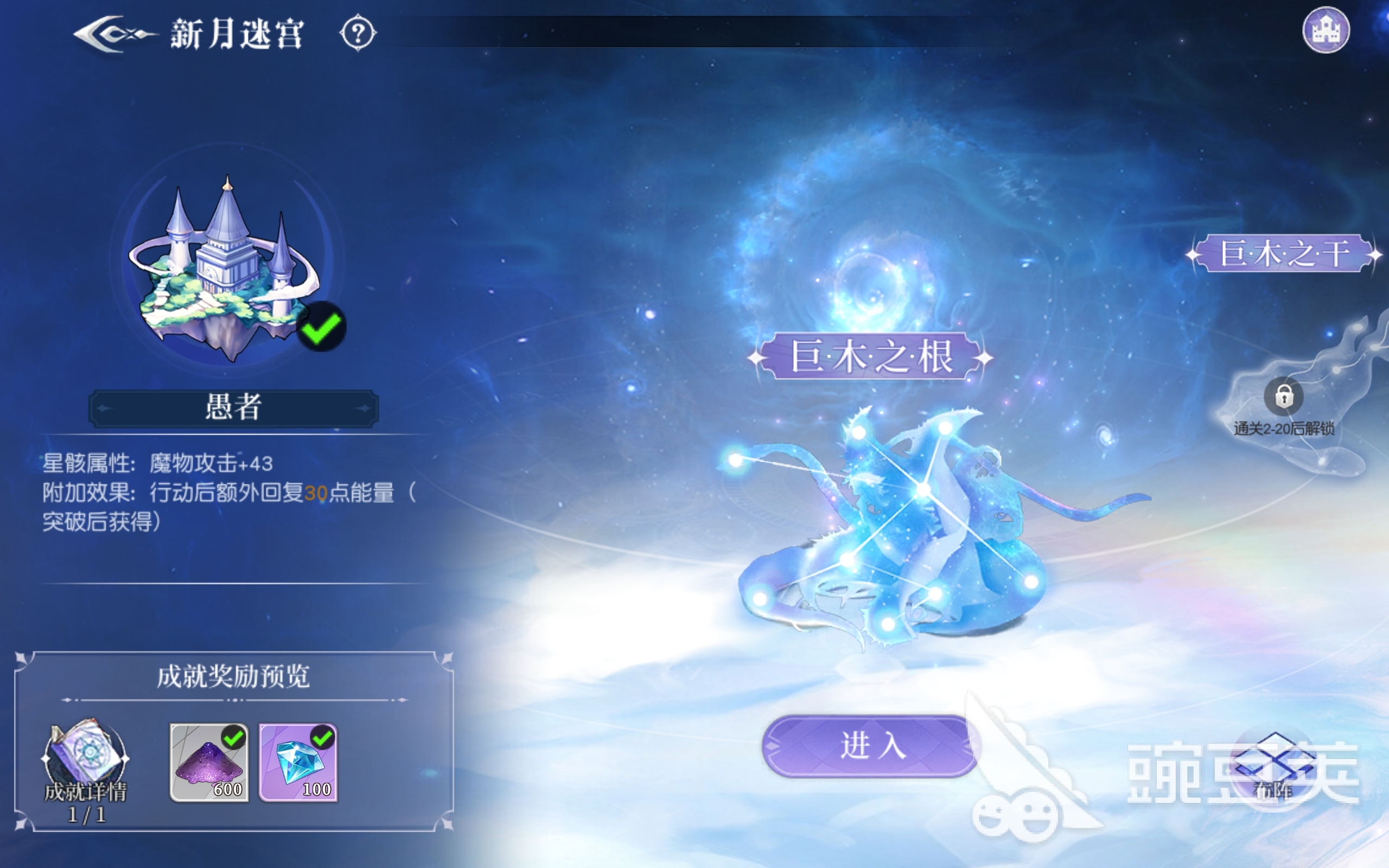Select the 巨木之干 stage label

coord(1284,253)
